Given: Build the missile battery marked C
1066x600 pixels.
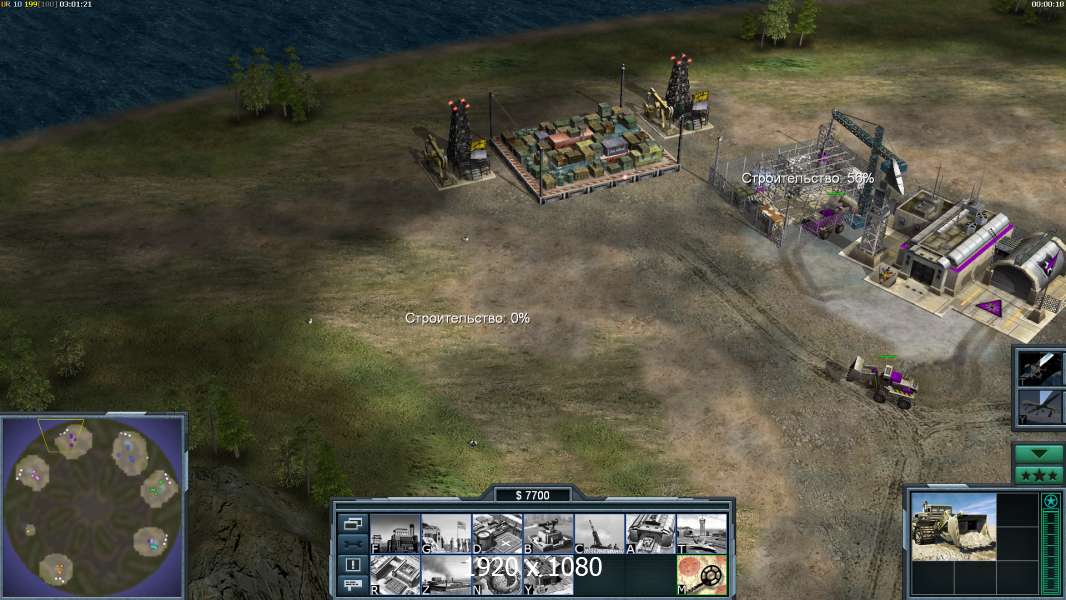Looking at the screenshot, I should coord(599,534).
